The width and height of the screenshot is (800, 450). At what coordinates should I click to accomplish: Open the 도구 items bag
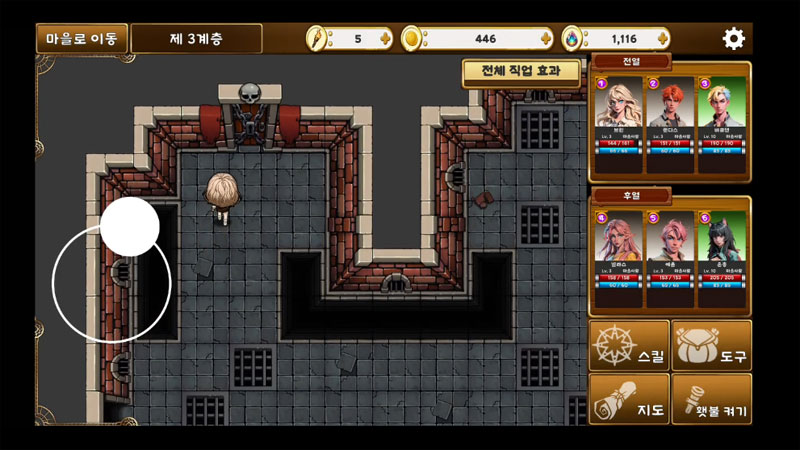[x=711, y=345]
